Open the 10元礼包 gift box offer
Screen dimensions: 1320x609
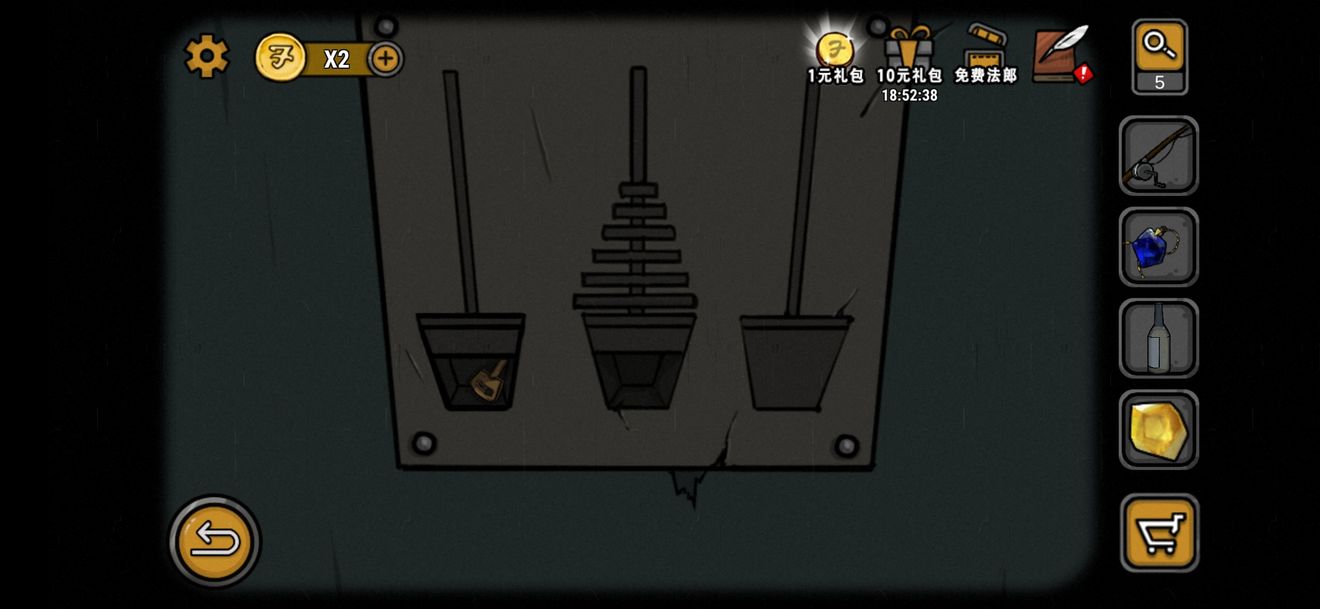909,52
